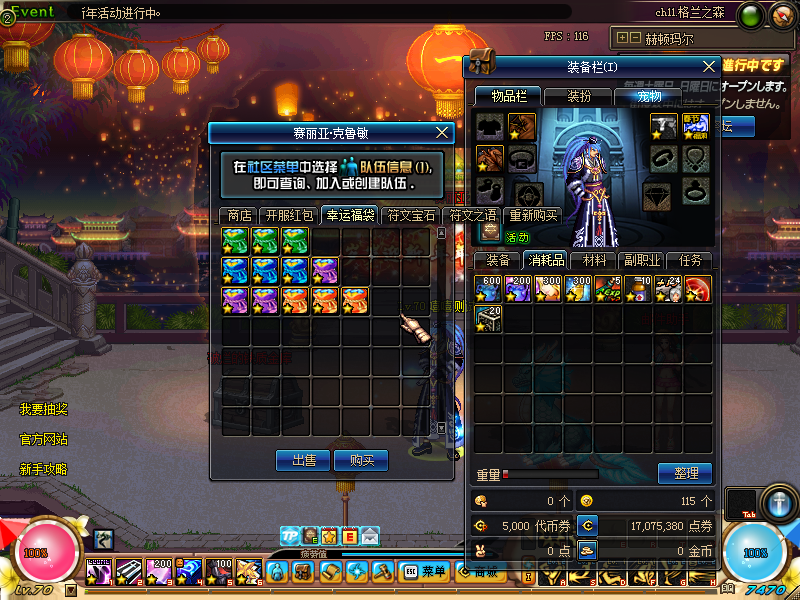Show the 装备 equipment item tab
This screenshot has height=600, width=800.
(498, 260)
